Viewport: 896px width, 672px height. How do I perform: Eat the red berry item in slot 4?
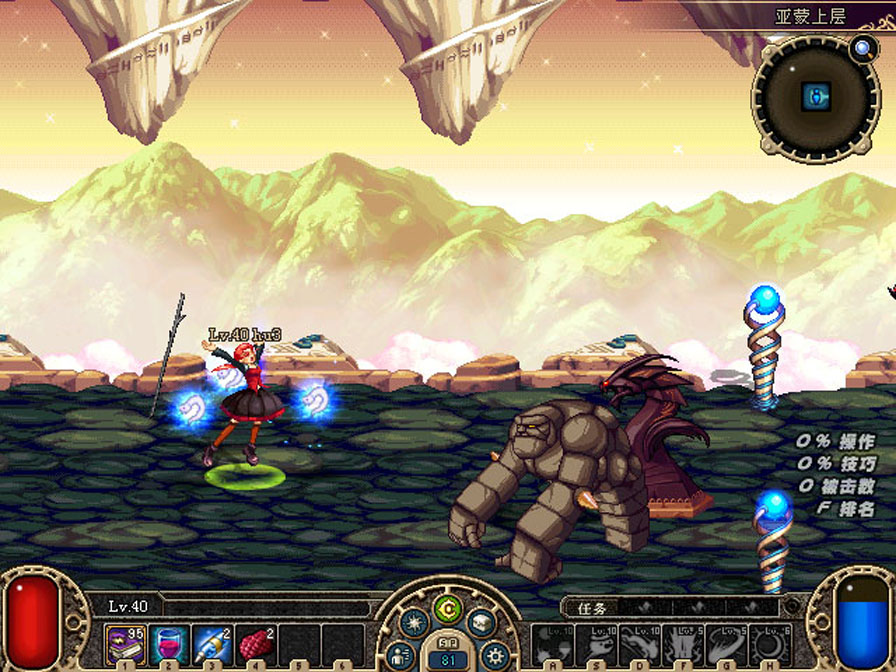[255, 642]
